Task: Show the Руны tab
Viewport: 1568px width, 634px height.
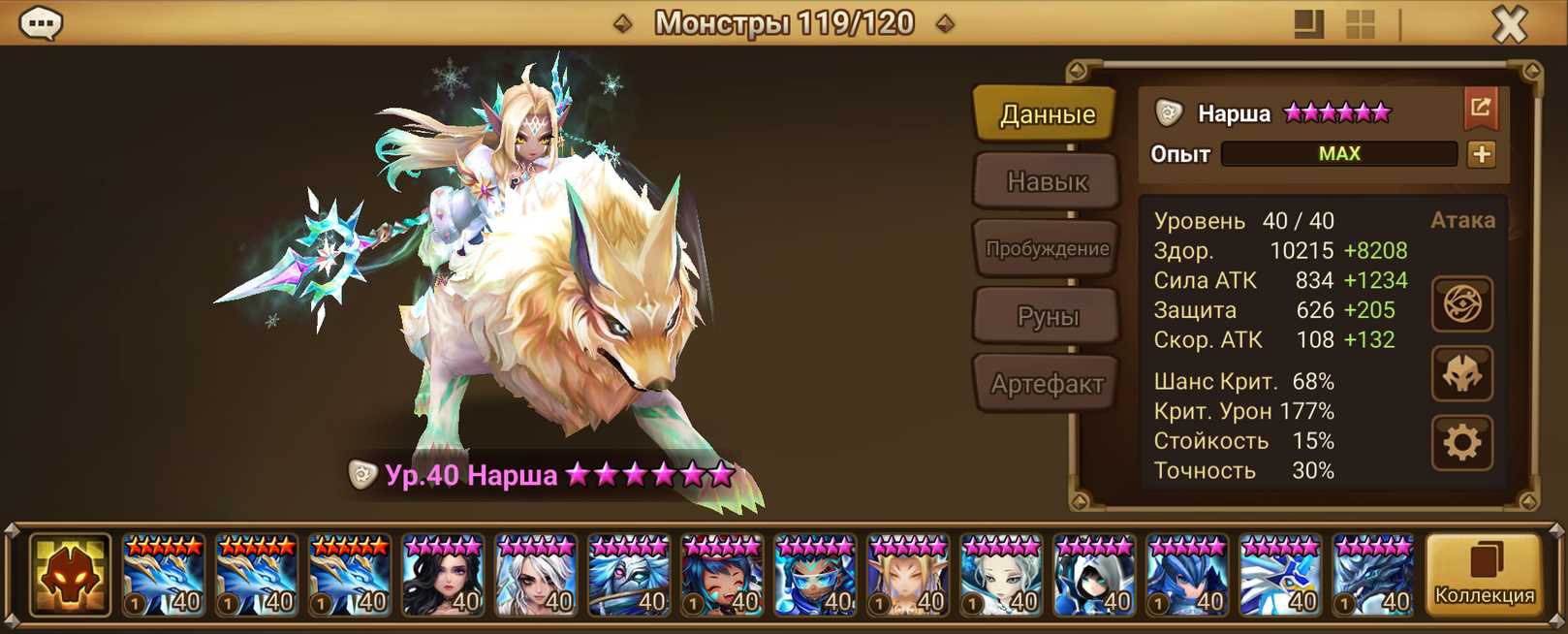Action: (1046, 316)
